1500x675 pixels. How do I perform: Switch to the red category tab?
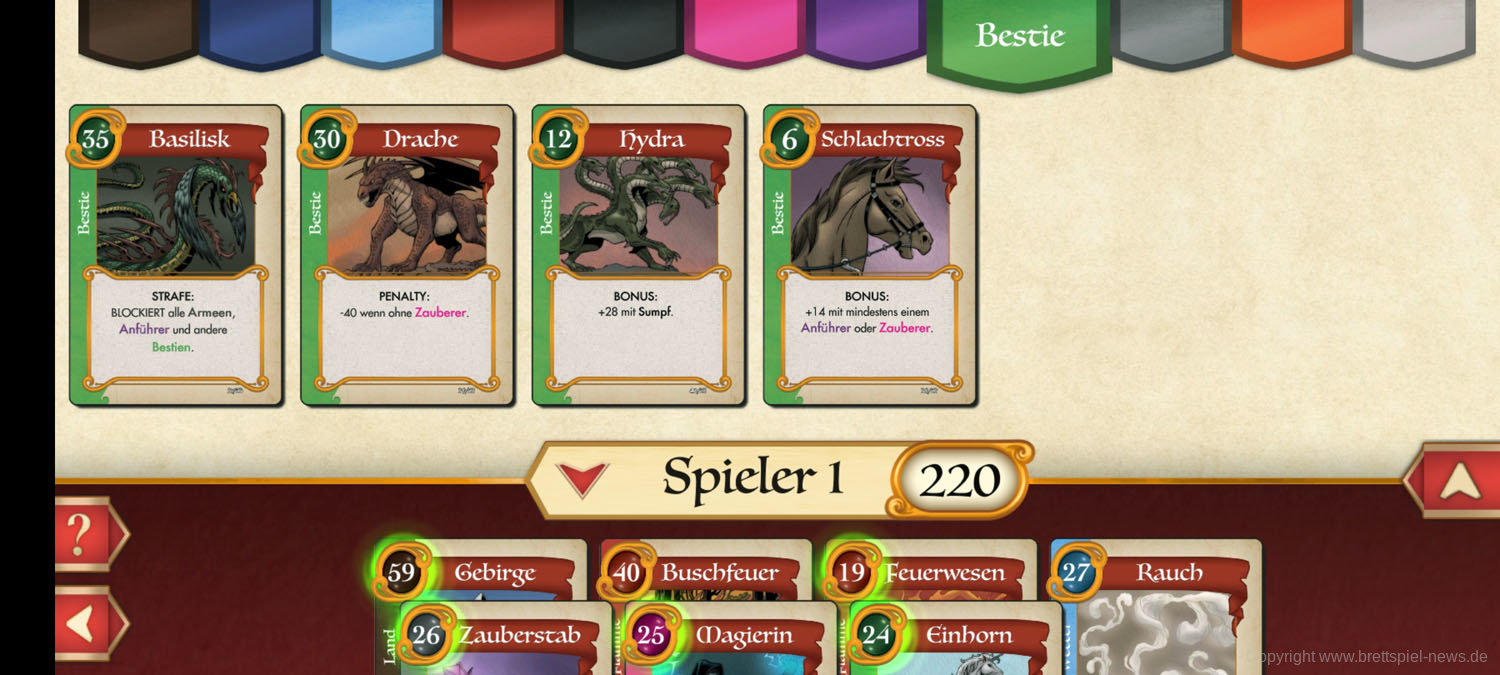[x=502, y=30]
